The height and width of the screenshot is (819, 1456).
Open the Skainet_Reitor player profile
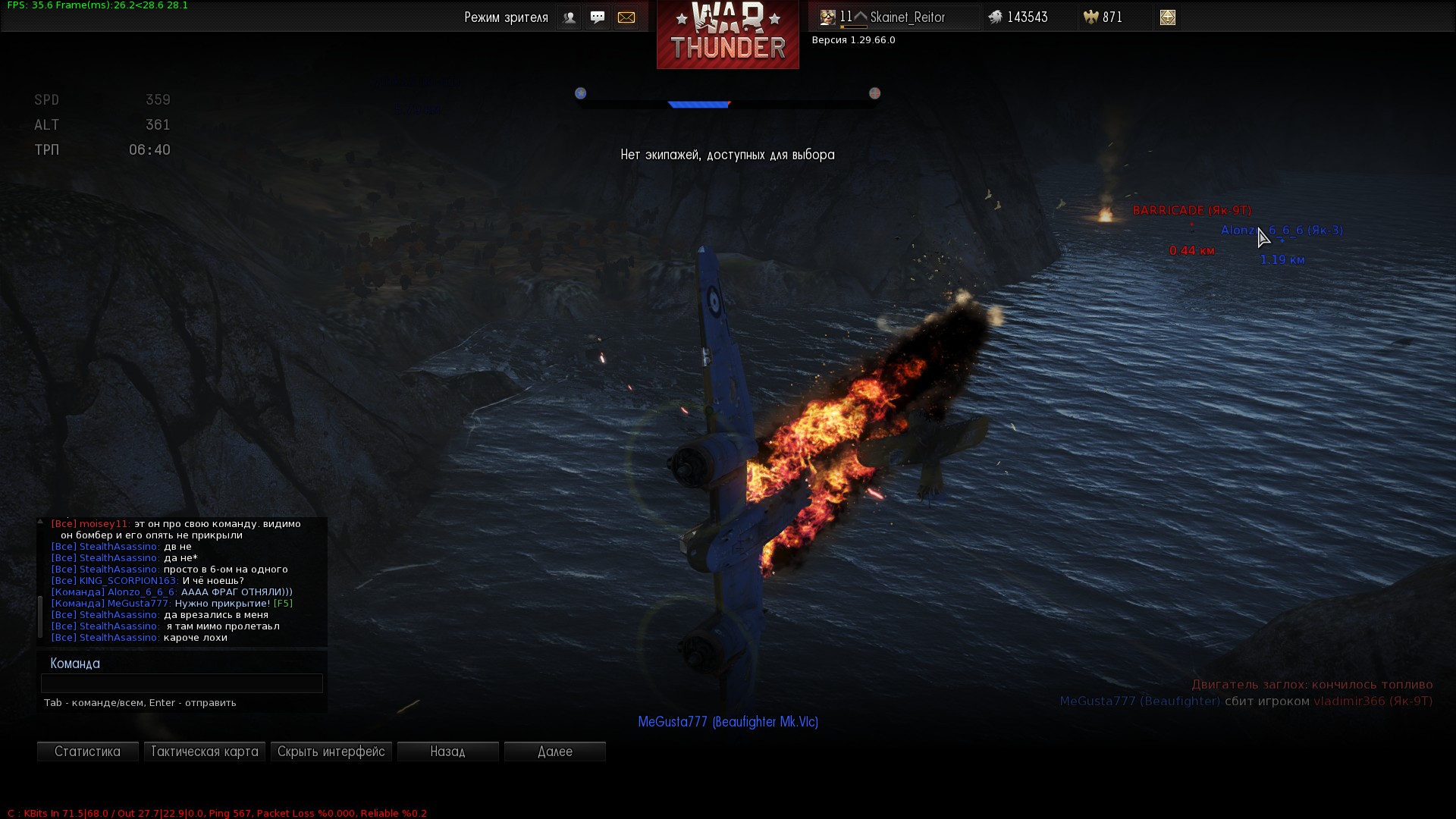[x=907, y=17]
